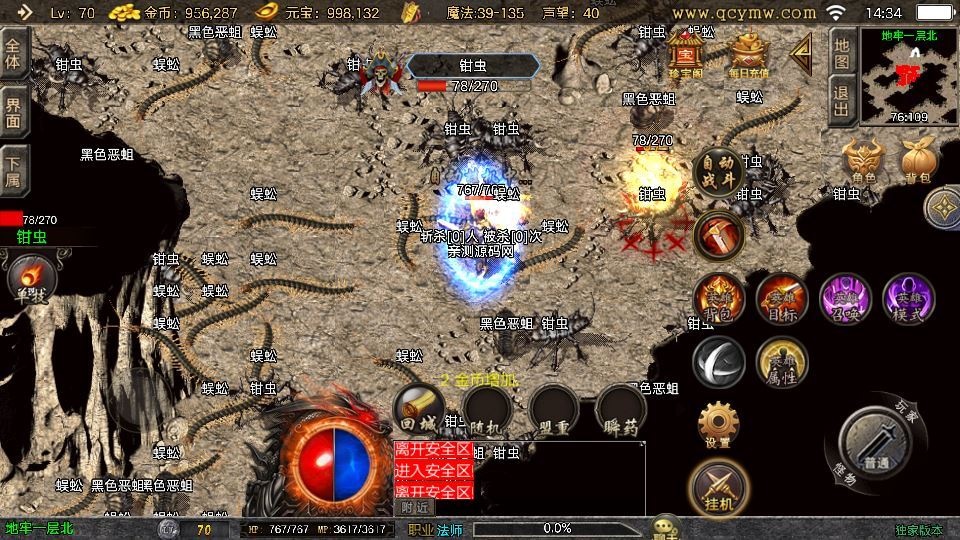The width and height of the screenshot is (960, 540).
Task: Start 挂机 auto-farming
Action: (718, 487)
